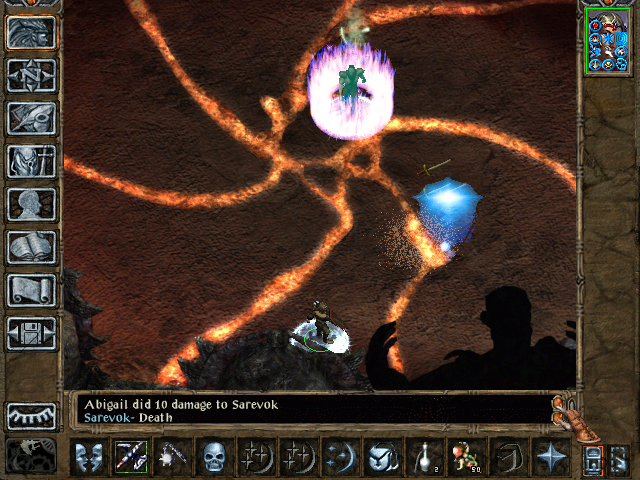The image size is (640, 480).
Task: Open options via the floppy disk icon
Action: click(31, 333)
